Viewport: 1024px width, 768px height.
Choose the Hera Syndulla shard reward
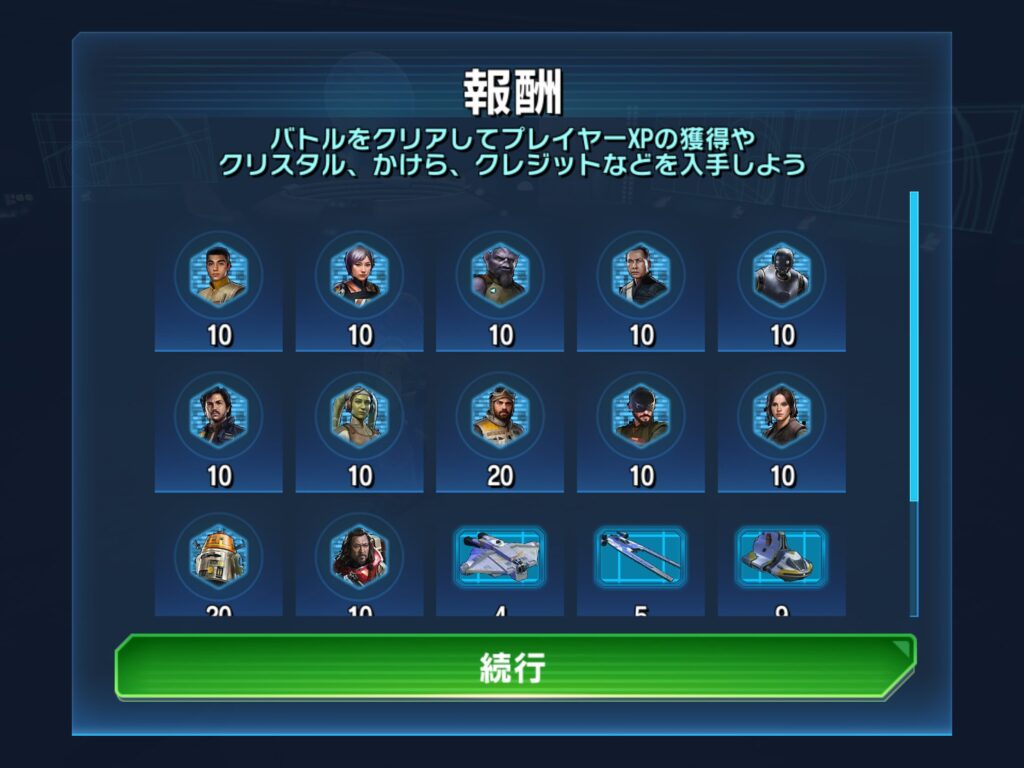[x=360, y=415]
